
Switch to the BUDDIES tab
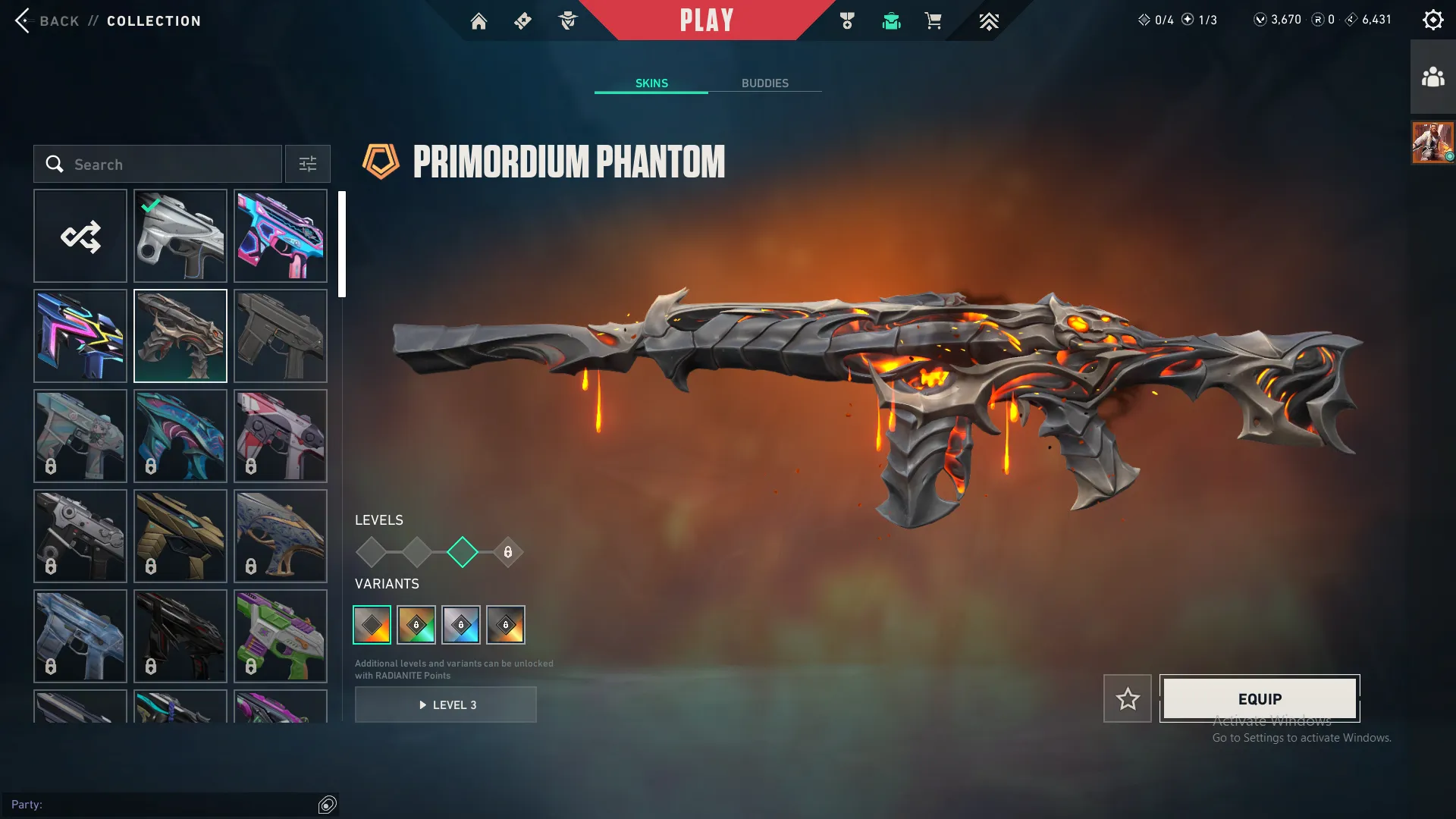pyautogui.click(x=766, y=83)
